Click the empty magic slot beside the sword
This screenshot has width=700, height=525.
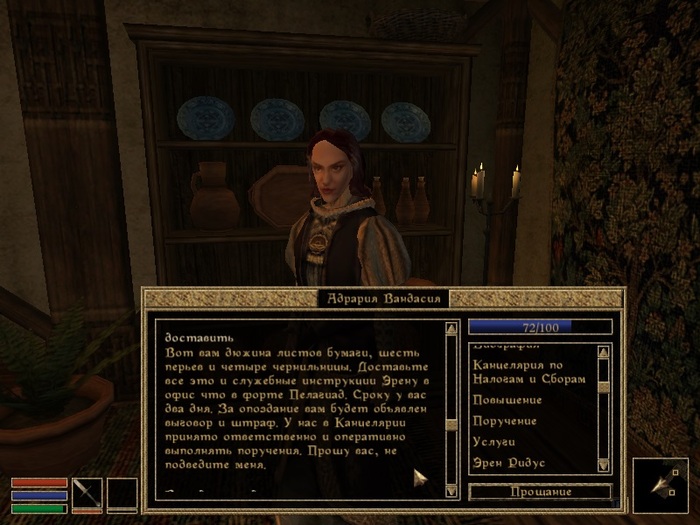[x=122, y=493]
